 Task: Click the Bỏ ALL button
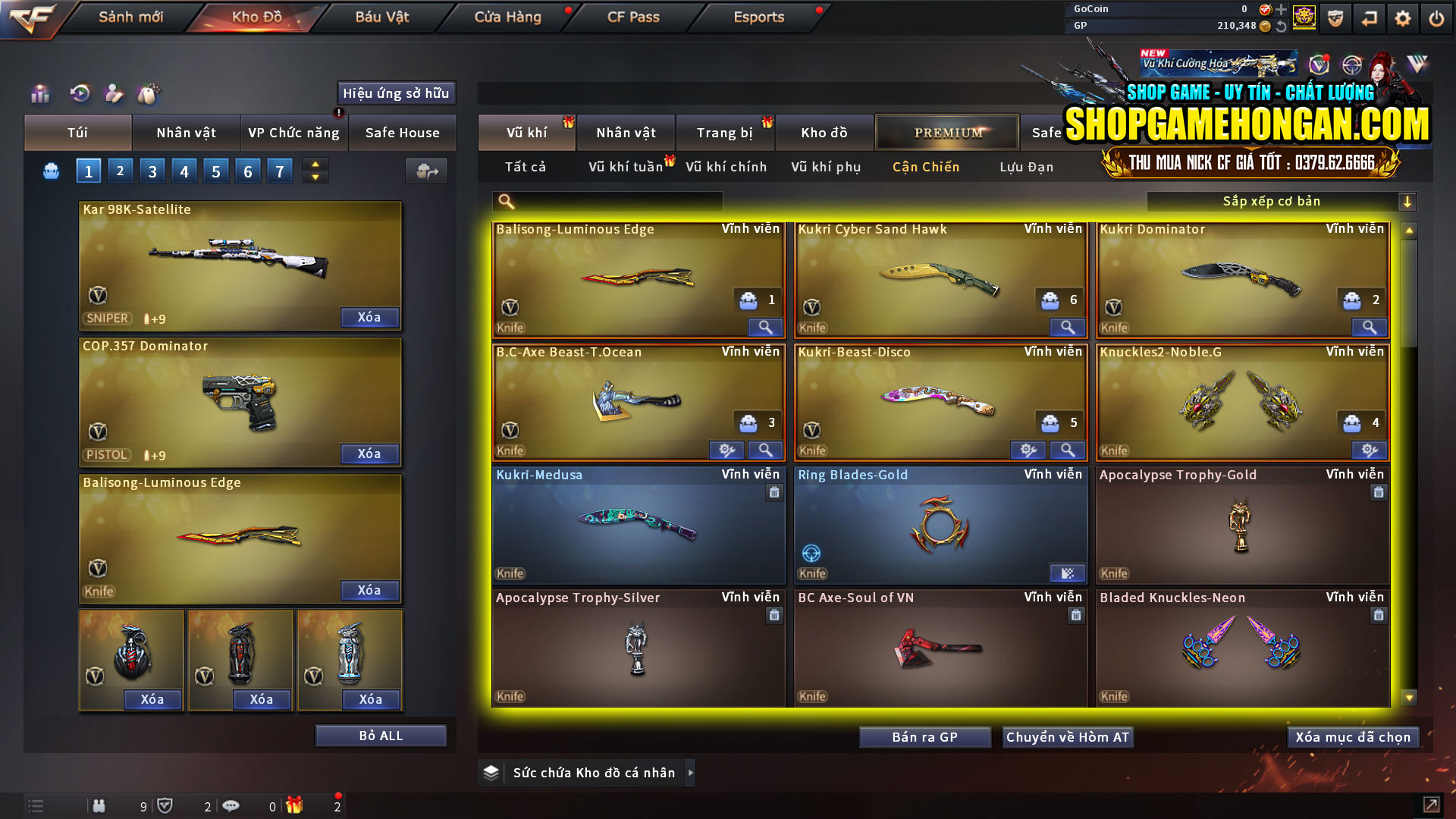tap(380, 735)
